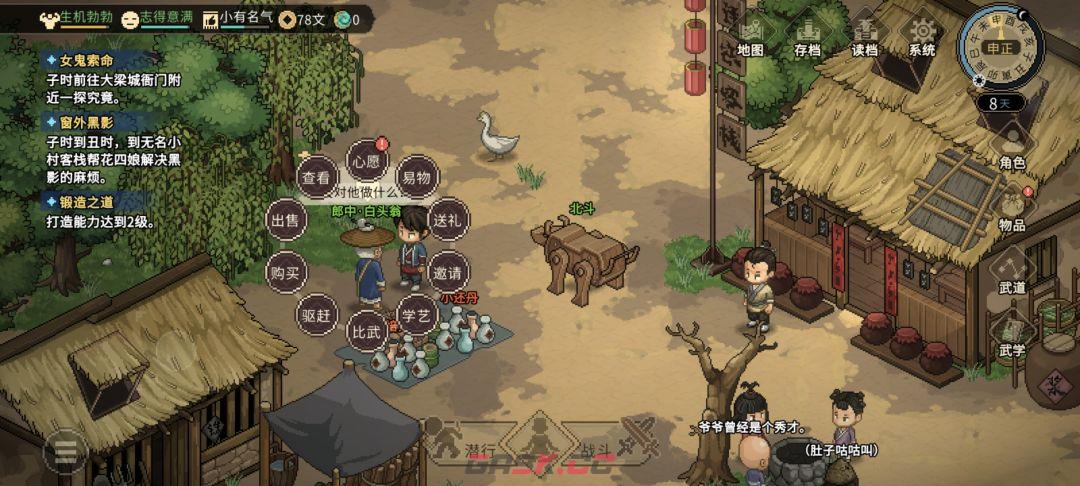This screenshot has width=1080, height=486.
Task: Choose the 查看 inspect option
Action: (316, 178)
